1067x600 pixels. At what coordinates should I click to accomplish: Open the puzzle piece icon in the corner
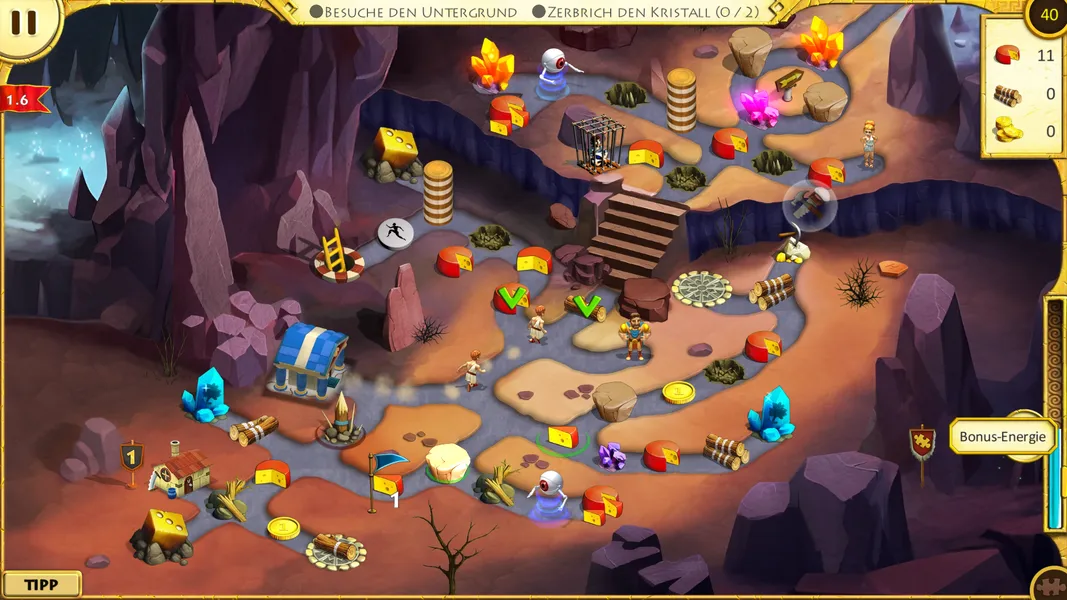[1051, 585]
